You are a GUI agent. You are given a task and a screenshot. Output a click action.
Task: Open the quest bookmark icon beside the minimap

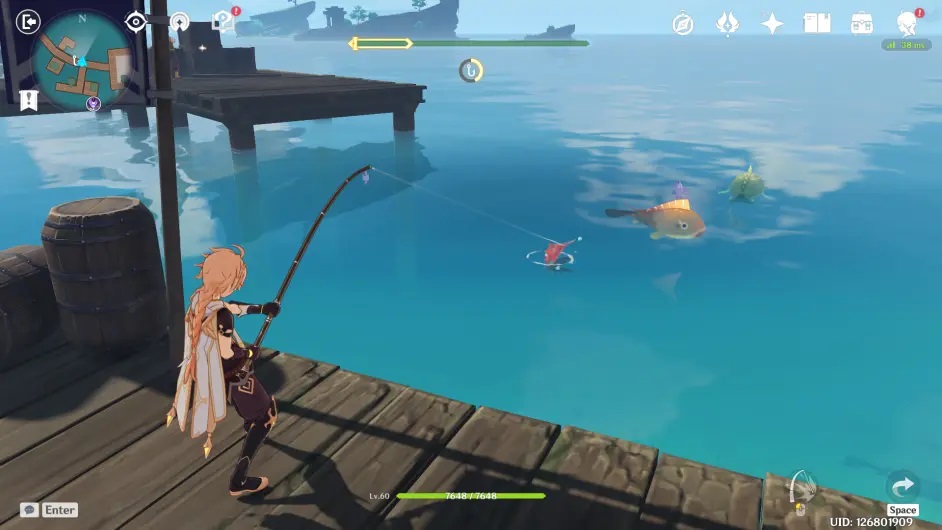coord(28,99)
